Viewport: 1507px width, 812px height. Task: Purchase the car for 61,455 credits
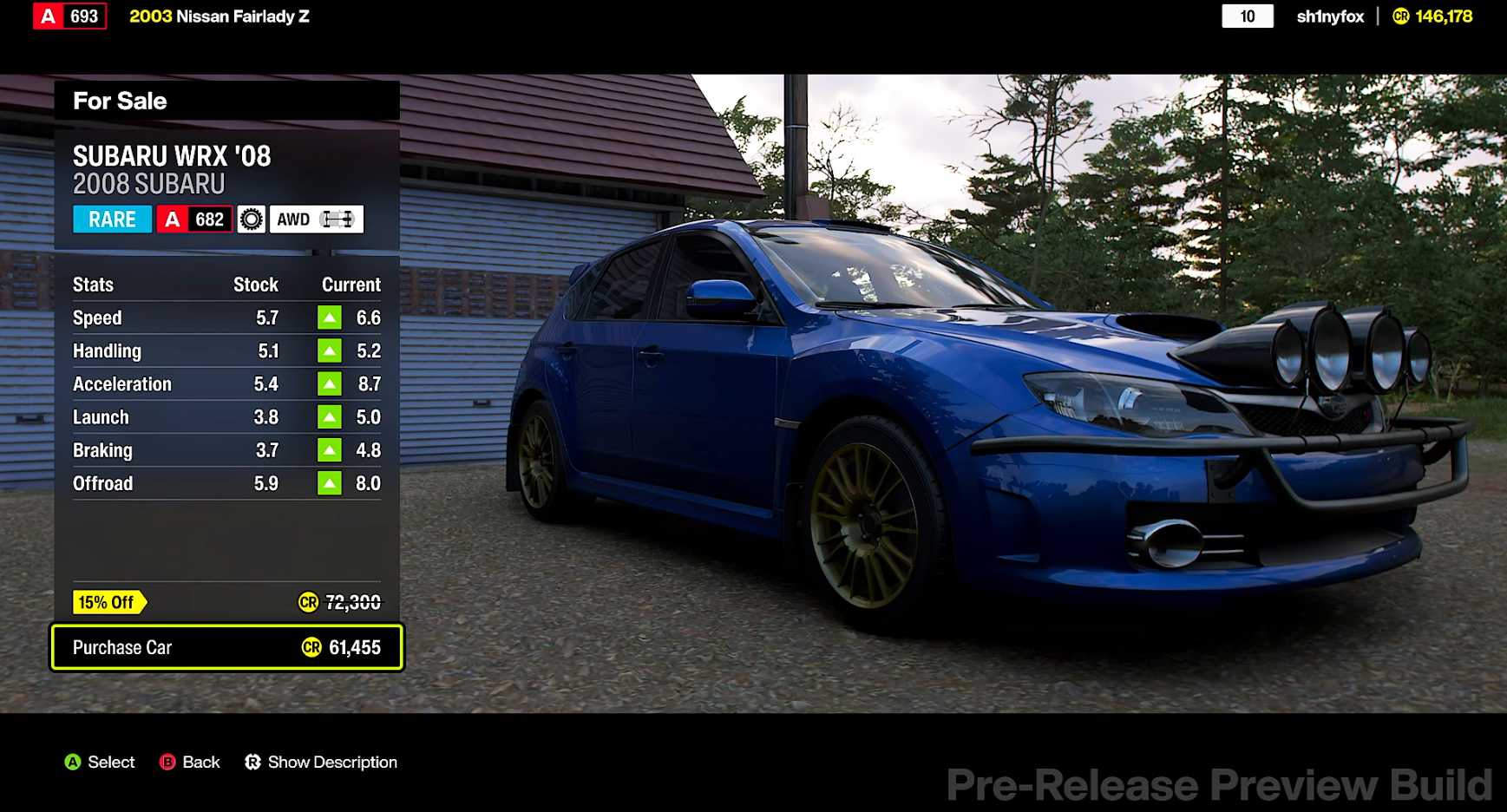pyautogui.click(x=226, y=647)
